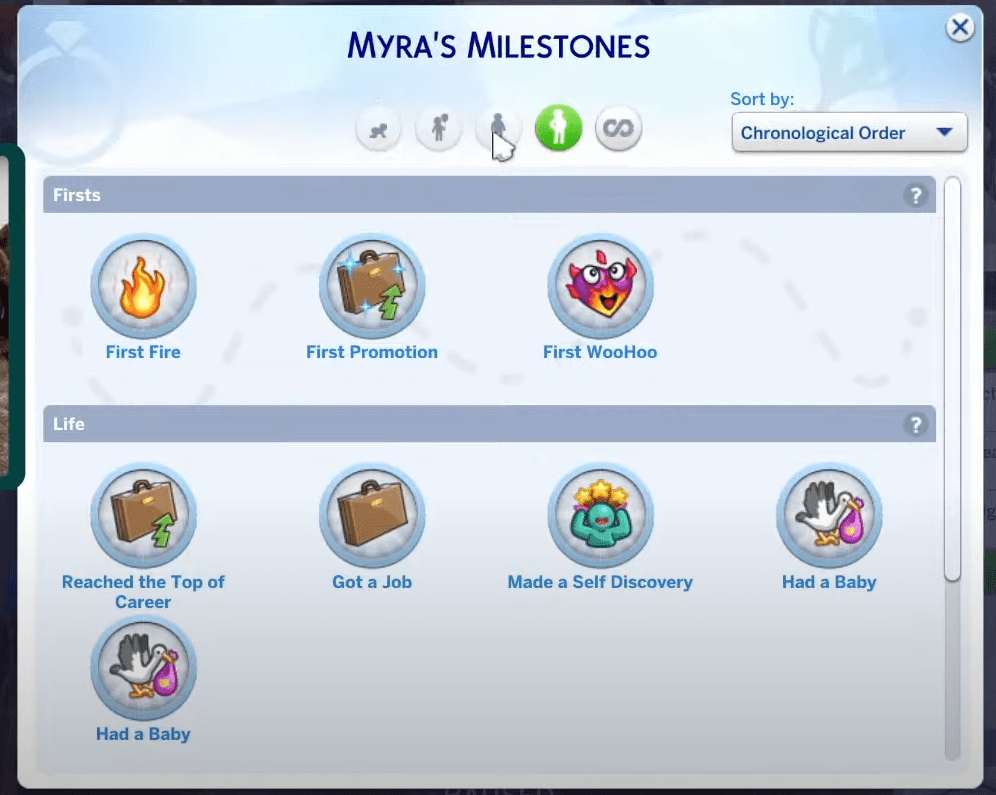Select the child with balloon life stage tab
Image resolution: width=996 pixels, height=795 pixels.
point(438,129)
